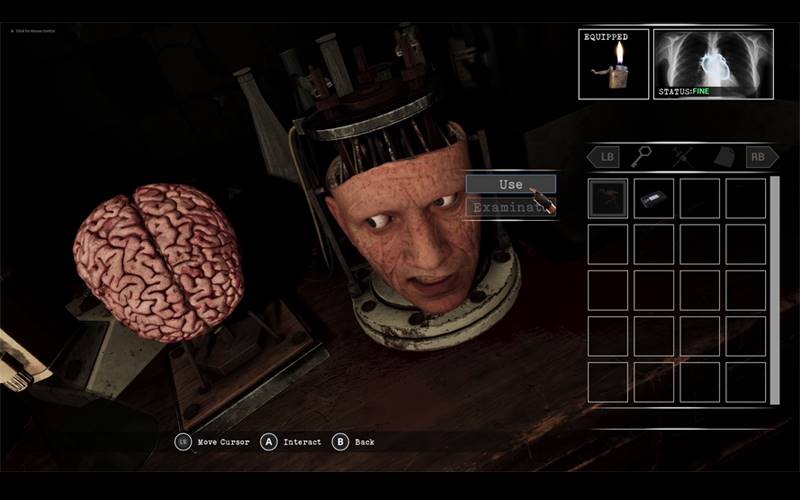The image size is (800, 500).
Task: Click the inventory scrollbar
Action: (774, 290)
